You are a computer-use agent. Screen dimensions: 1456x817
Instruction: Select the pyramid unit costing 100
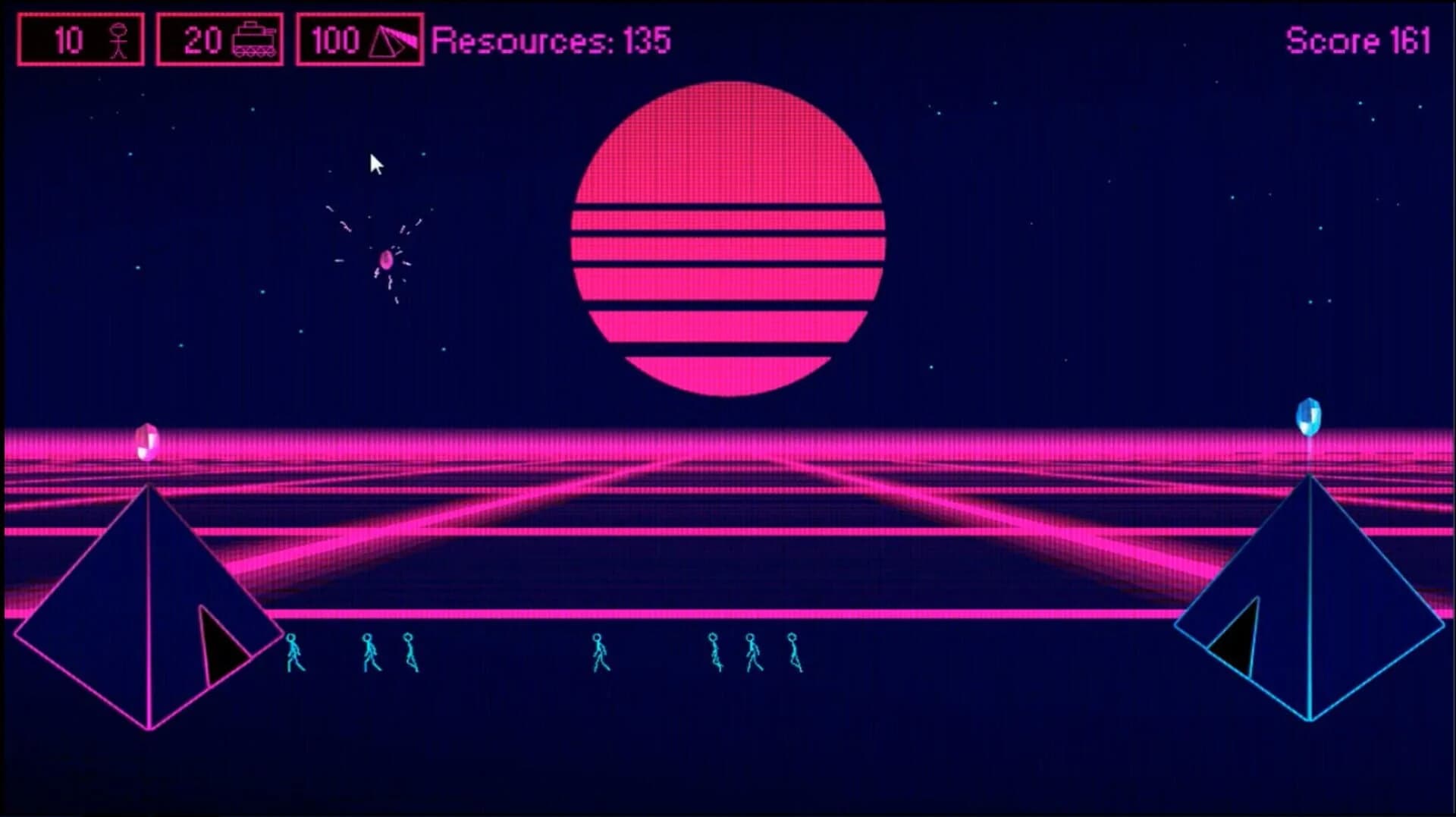[358, 39]
